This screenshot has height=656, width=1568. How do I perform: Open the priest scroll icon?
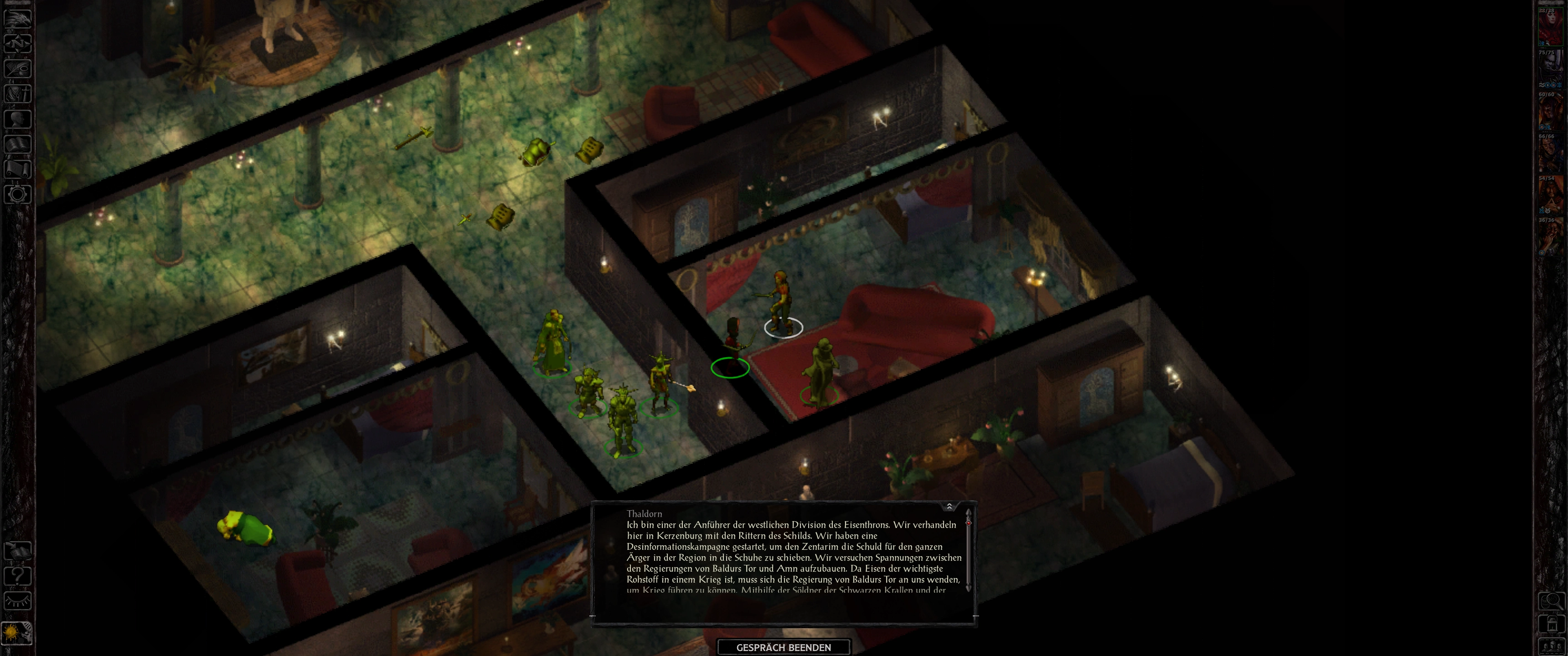17,169
